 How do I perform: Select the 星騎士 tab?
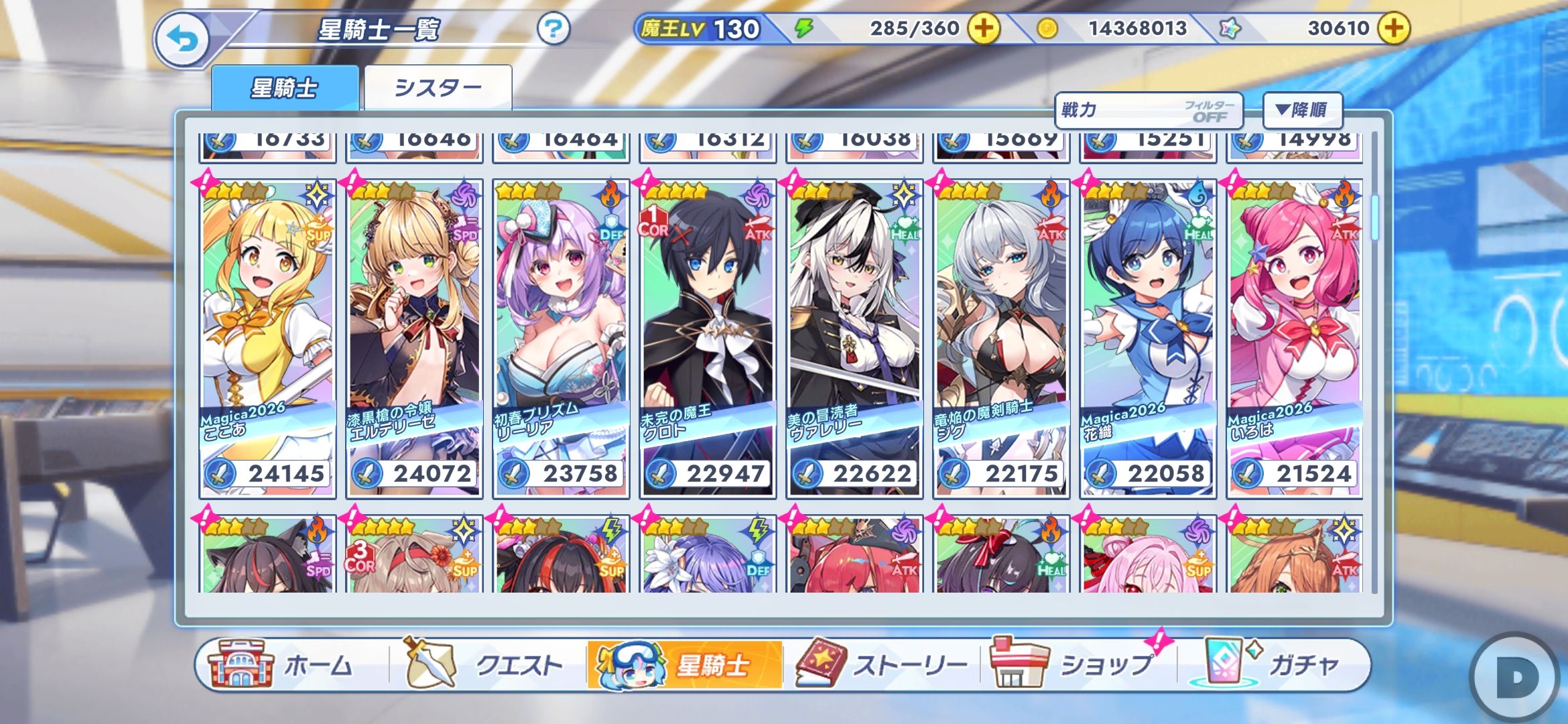tap(285, 88)
